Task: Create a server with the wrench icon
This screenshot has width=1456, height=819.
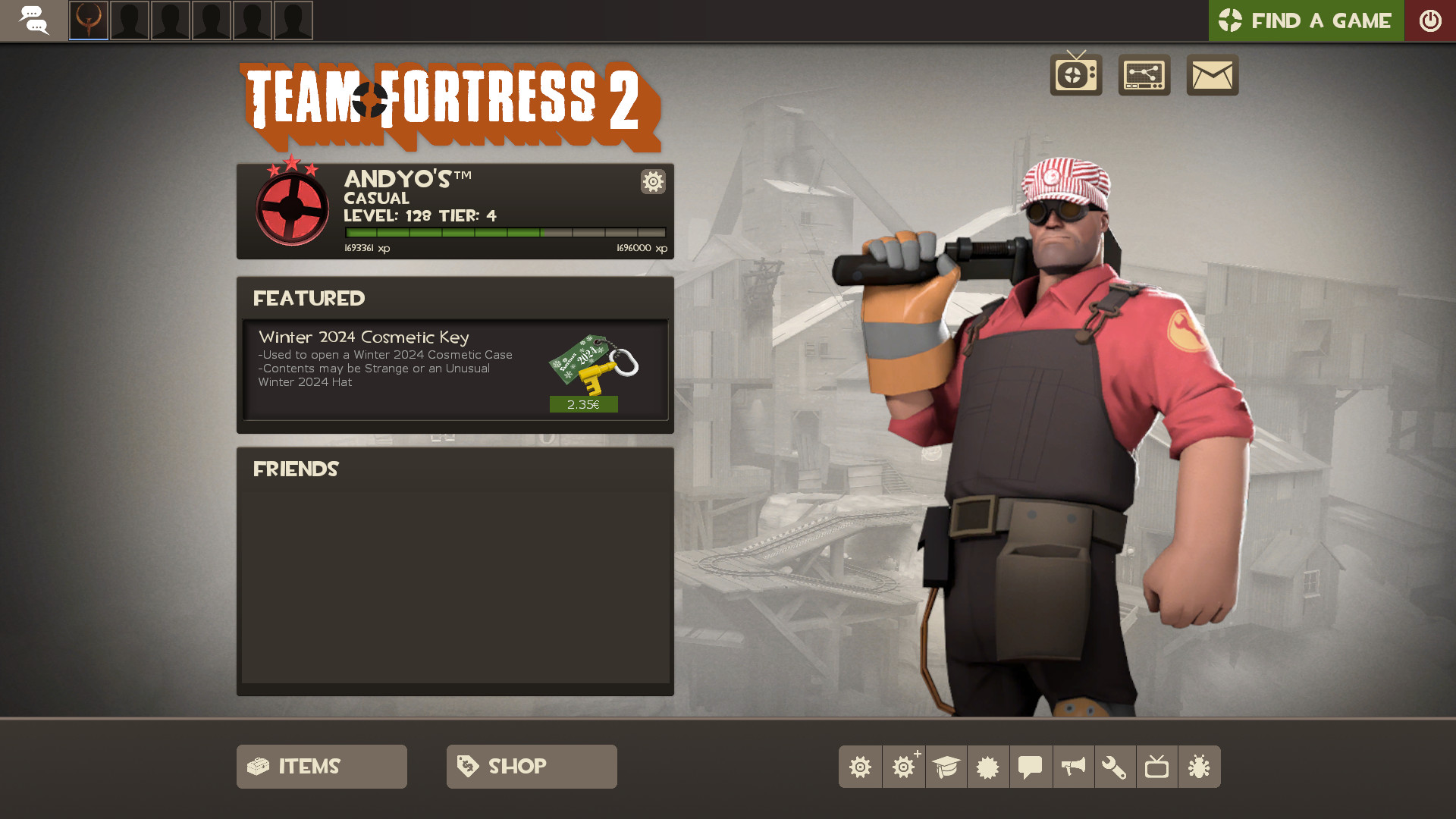Action: [1116, 767]
